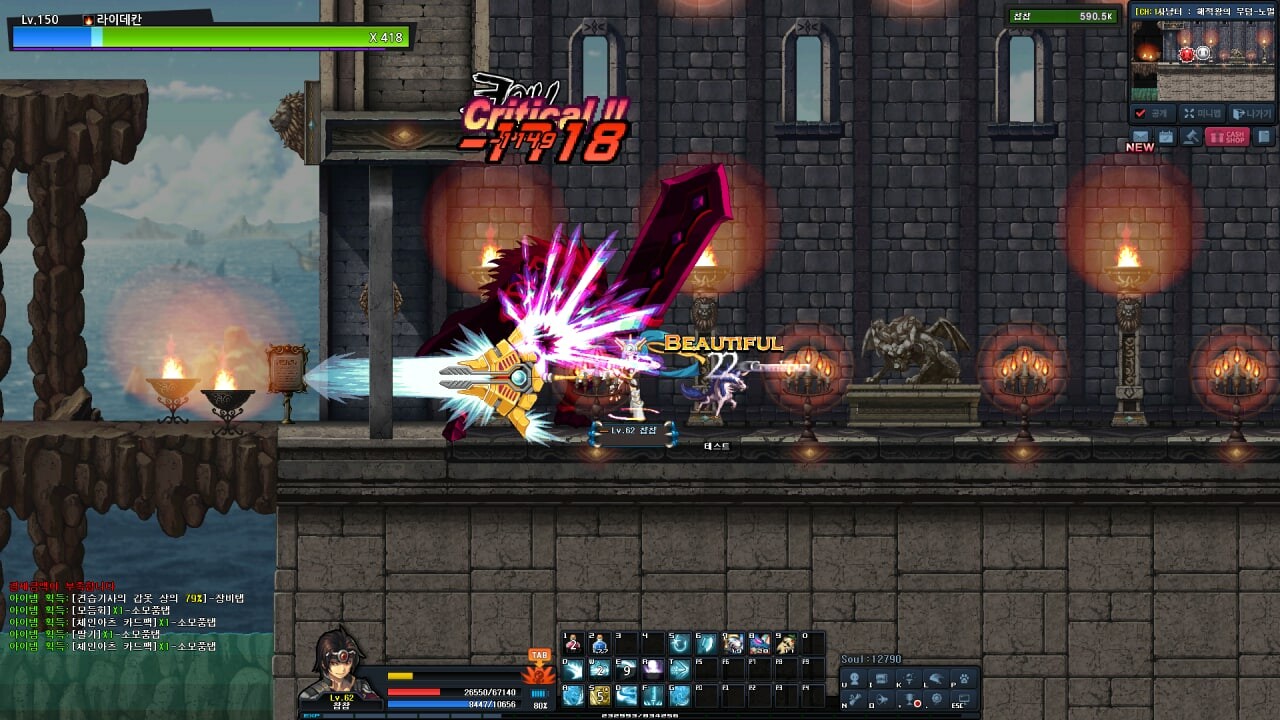This screenshot has height=720, width=1280.
Task: Open the event calendar icon
Action: [x=1166, y=136]
